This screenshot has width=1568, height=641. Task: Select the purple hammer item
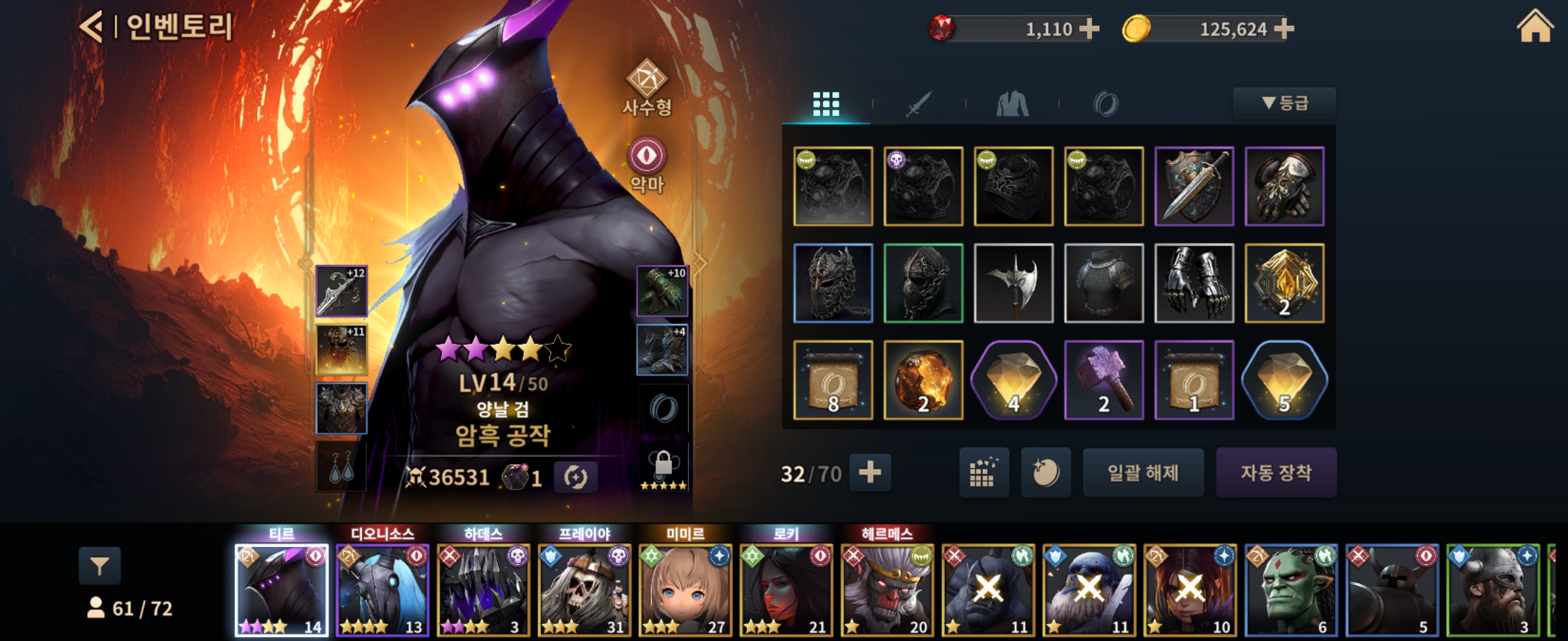tap(1104, 380)
